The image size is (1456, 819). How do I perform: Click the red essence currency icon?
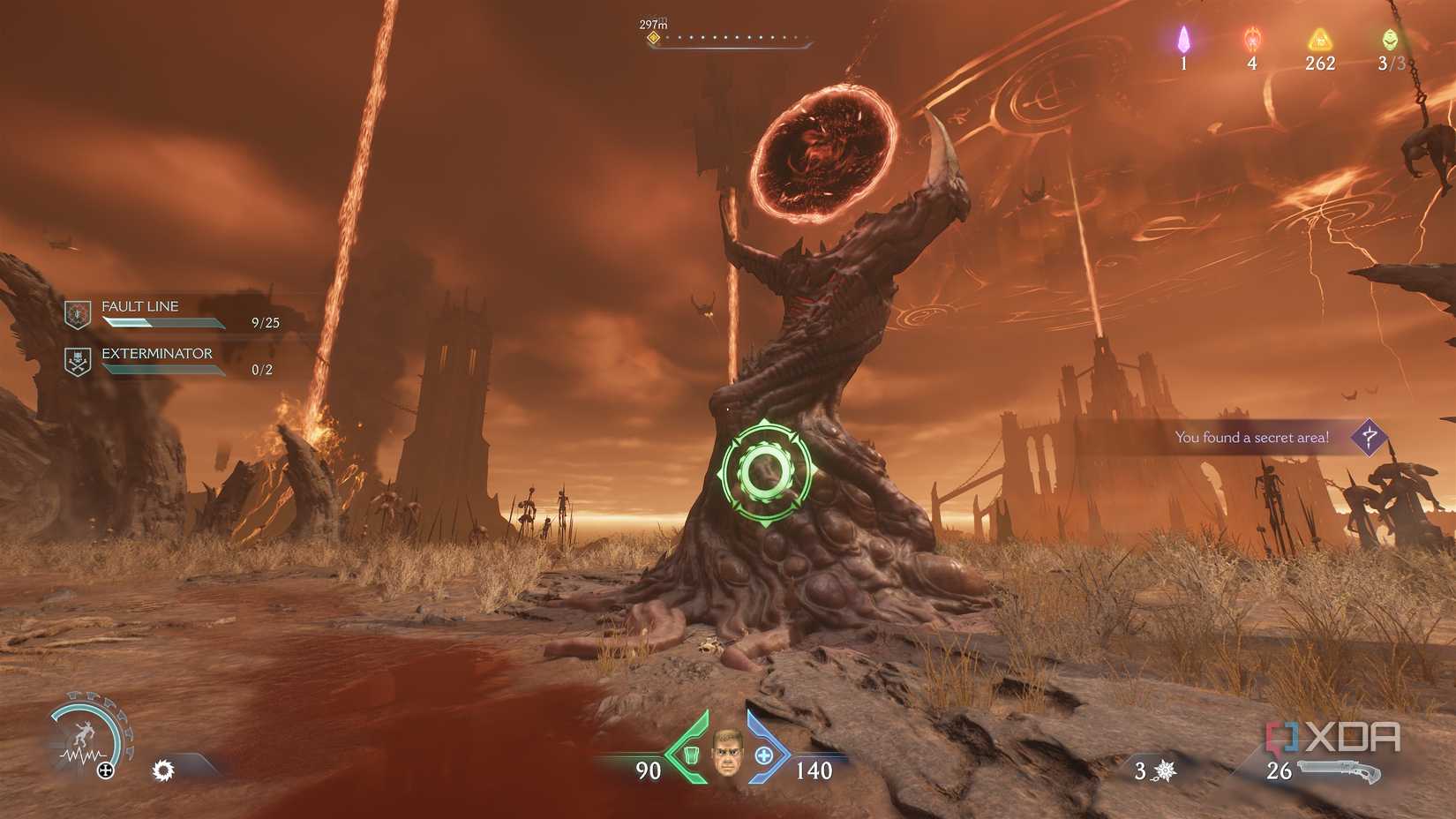click(1251, 40)
